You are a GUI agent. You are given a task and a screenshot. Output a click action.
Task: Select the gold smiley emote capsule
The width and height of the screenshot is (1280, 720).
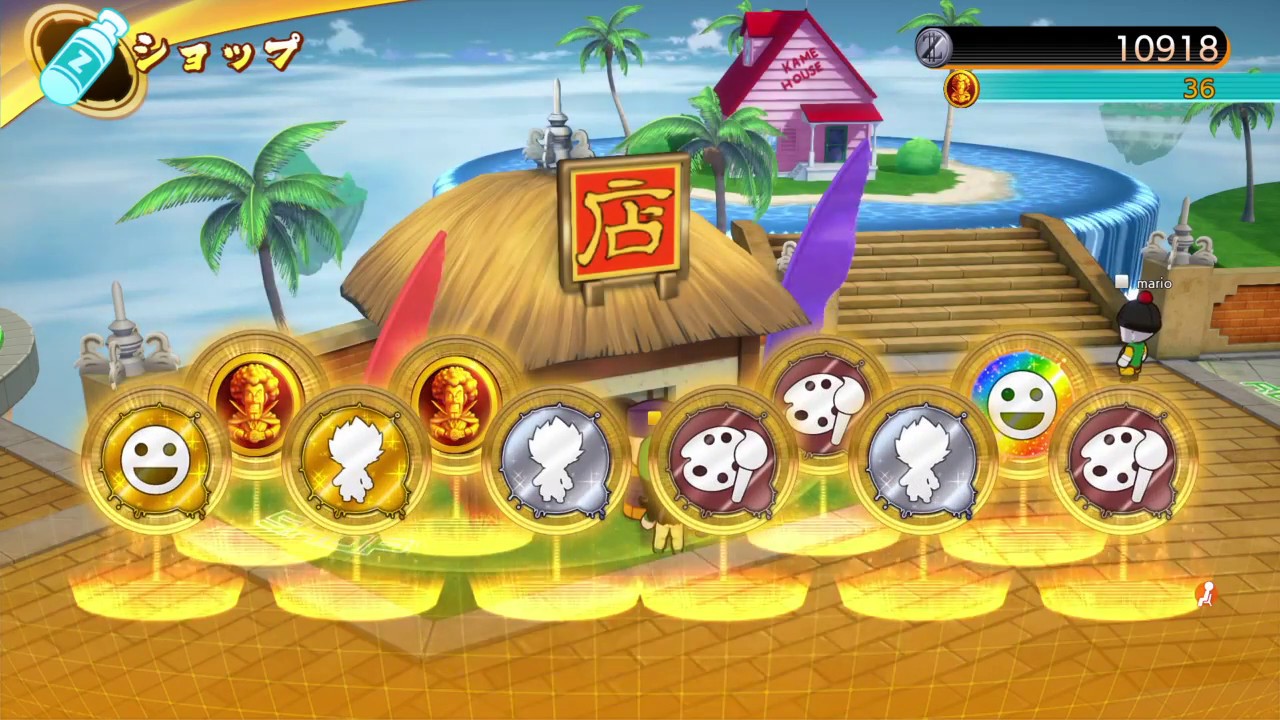[x=155, y=455]
